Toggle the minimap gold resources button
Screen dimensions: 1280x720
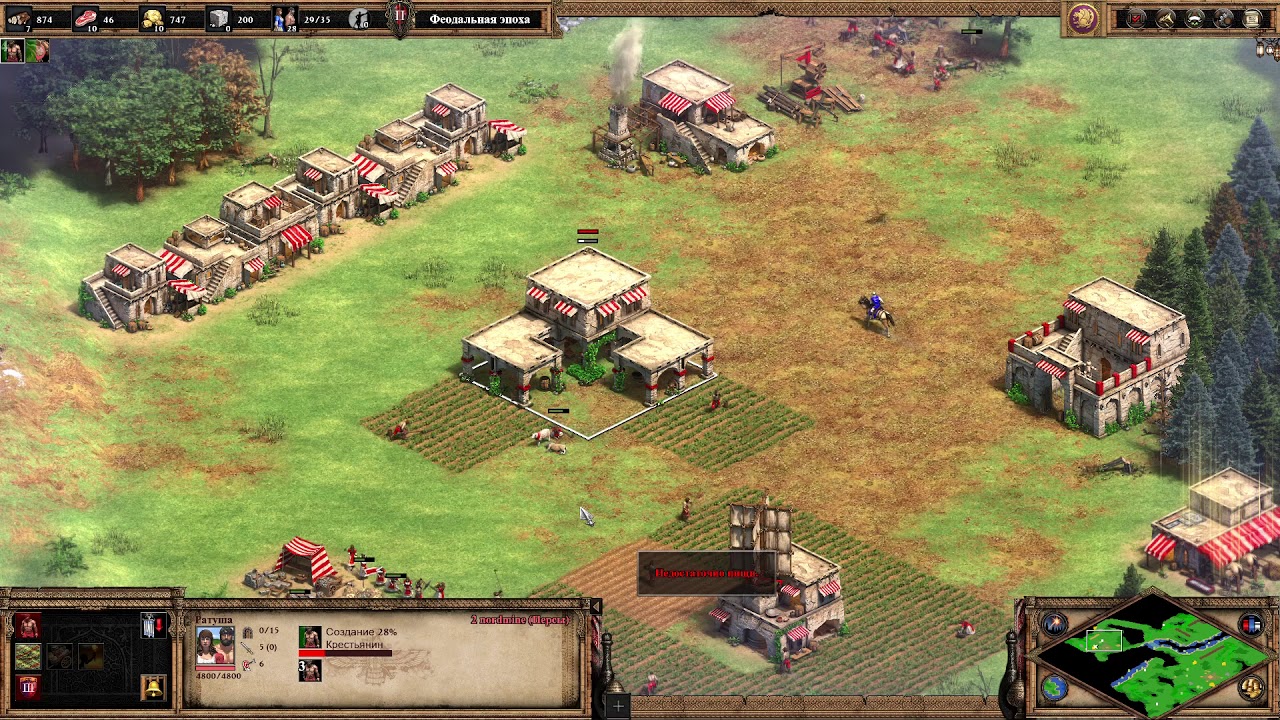[x=1250, y=687]
